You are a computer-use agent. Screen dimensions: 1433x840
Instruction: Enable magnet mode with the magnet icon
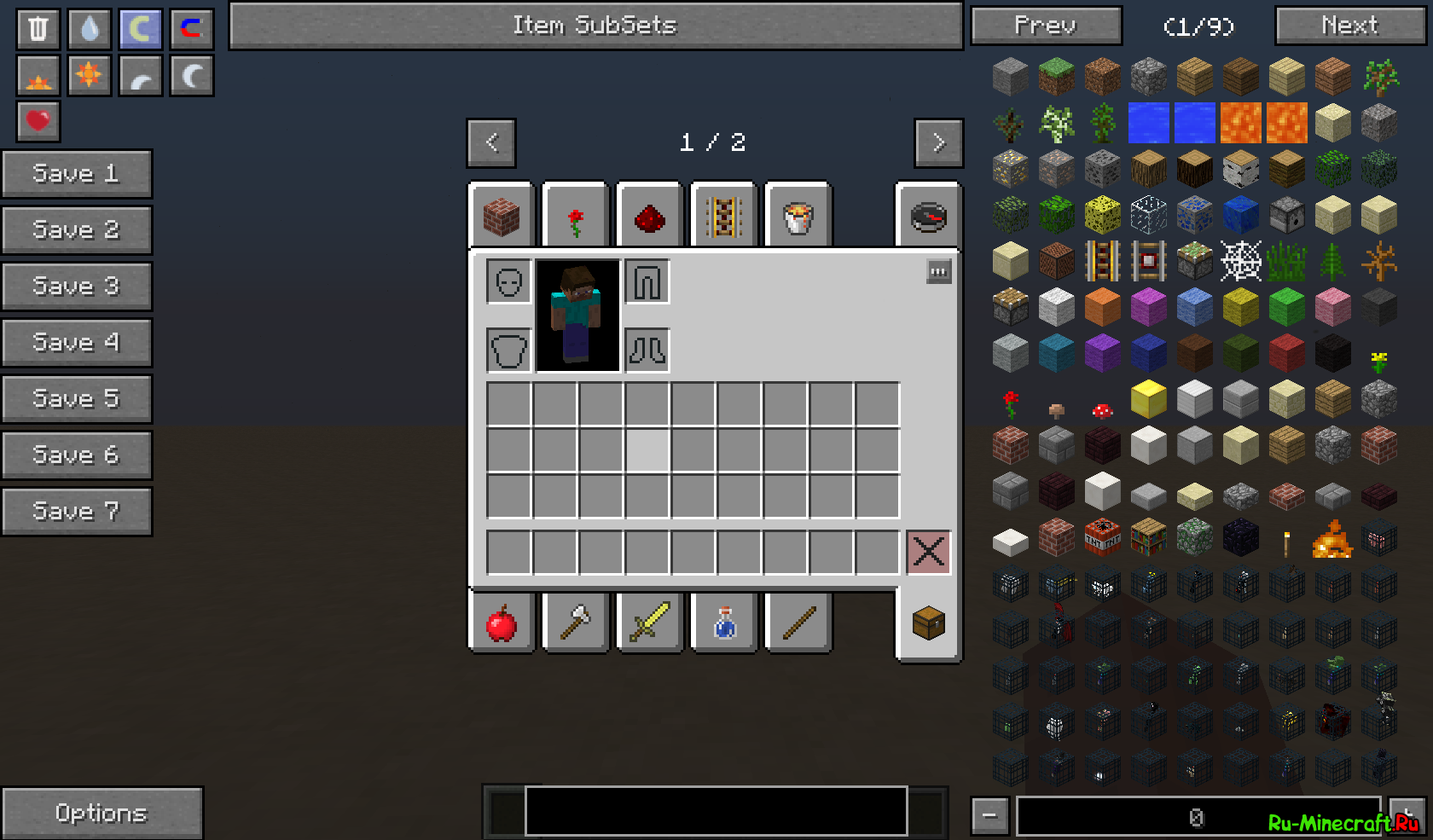click(x=191, y=28)
